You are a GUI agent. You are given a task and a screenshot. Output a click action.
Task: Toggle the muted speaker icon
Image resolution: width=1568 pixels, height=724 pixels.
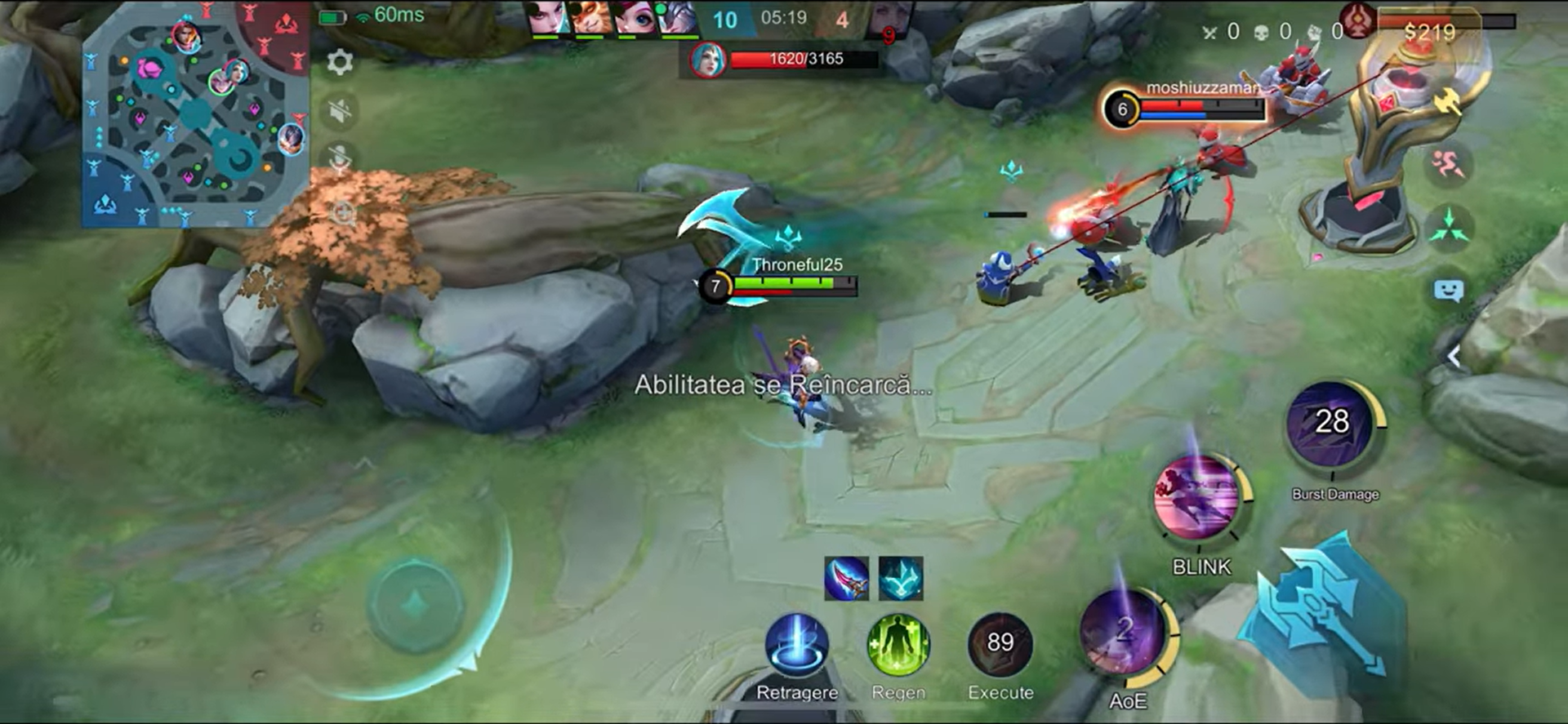340,110
